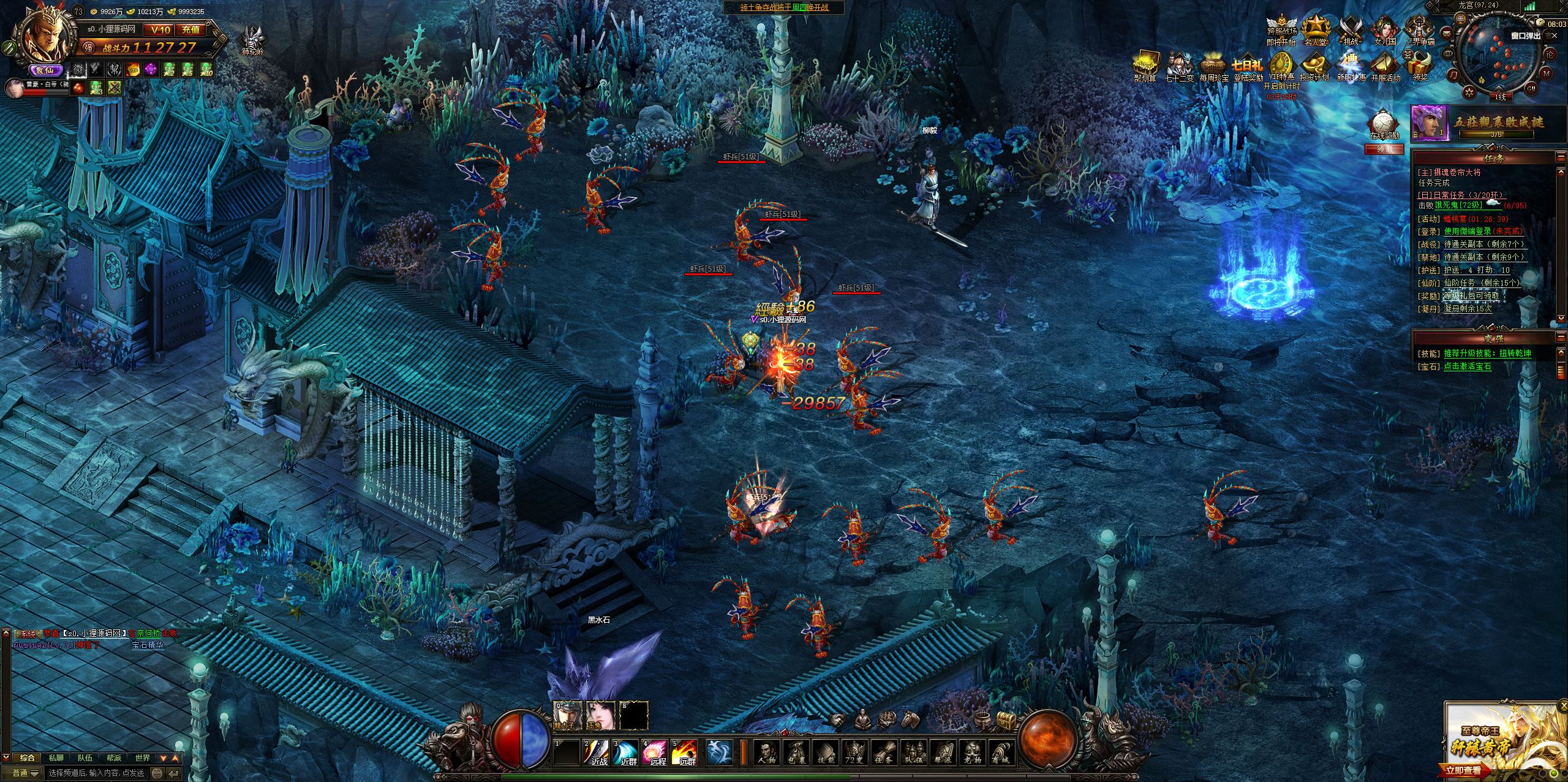Claim the 在线奖励 reward with 领取
This screenshot has height=782, width=1568.
tap(1384, 149)
